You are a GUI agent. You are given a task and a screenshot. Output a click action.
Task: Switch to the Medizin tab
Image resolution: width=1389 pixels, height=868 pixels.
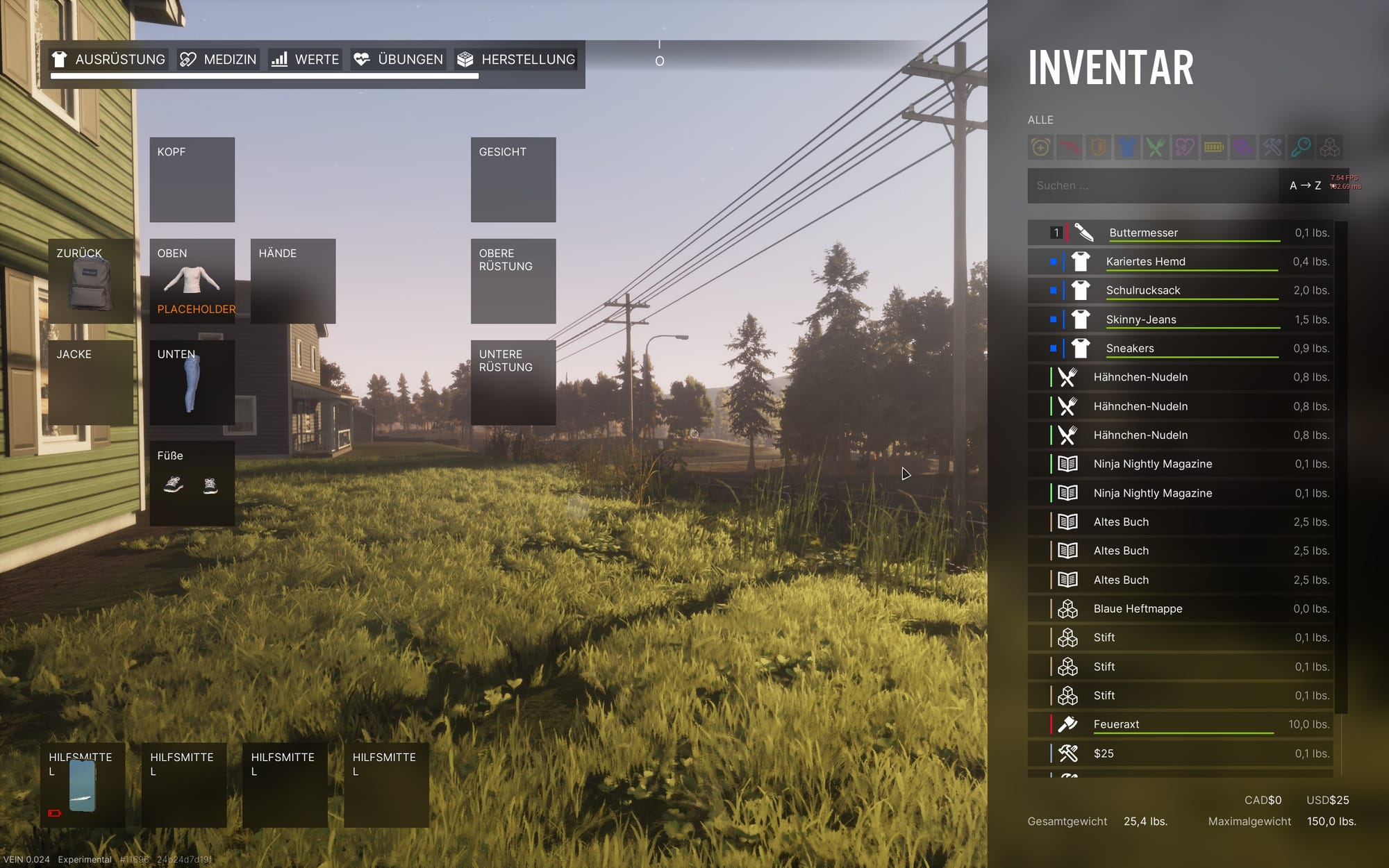[x=218, y=60]
